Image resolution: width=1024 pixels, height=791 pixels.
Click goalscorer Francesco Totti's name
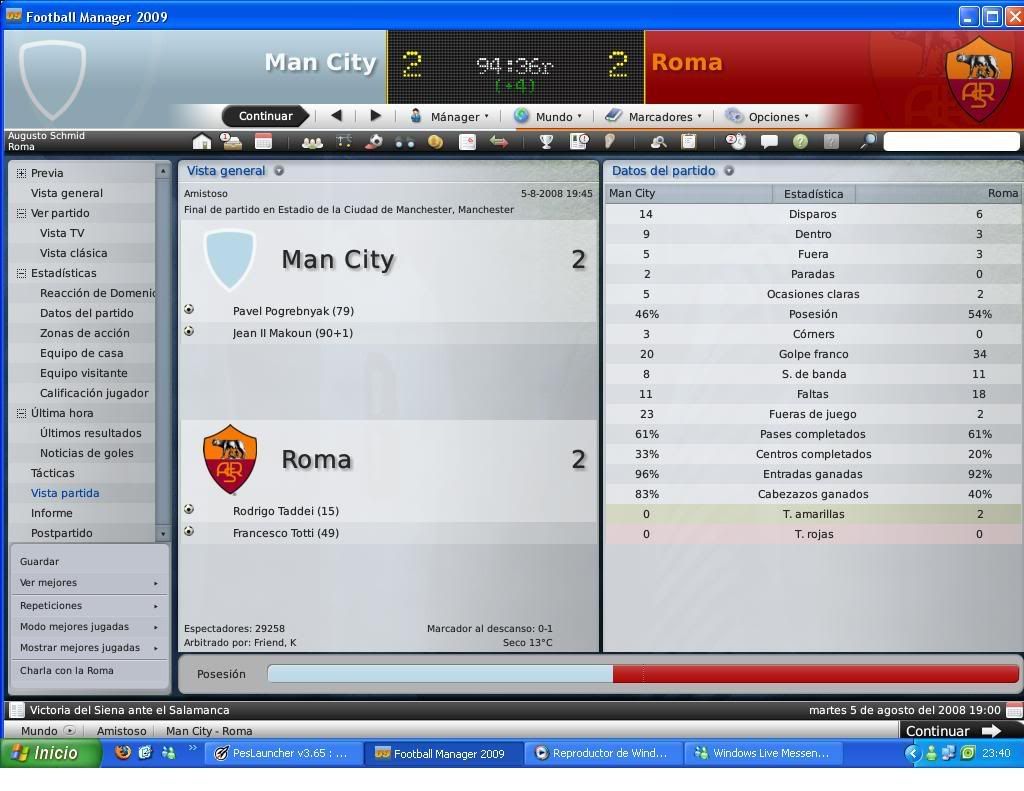click(285, 533)
